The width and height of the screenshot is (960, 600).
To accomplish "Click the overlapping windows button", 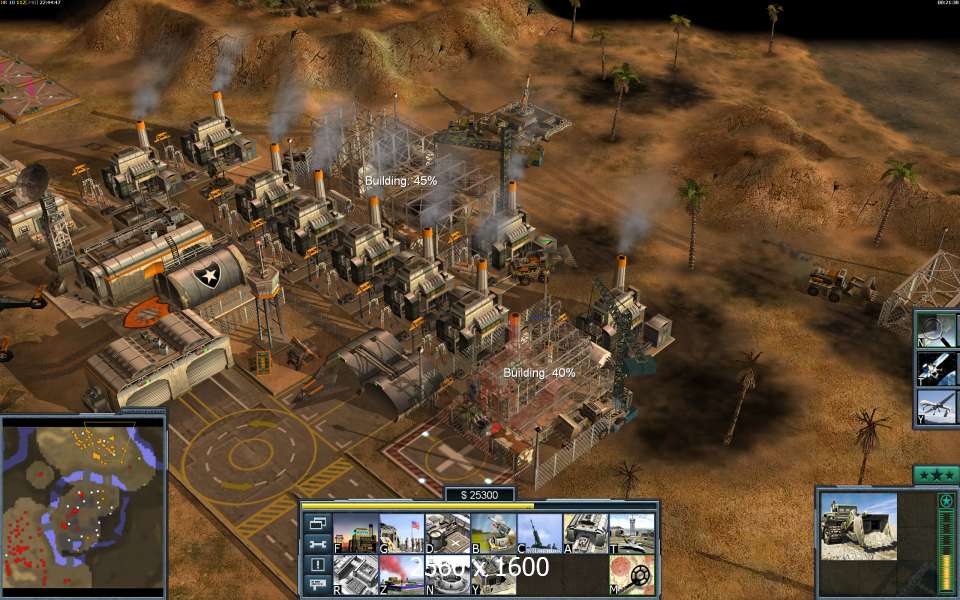I will pos(317,523).
